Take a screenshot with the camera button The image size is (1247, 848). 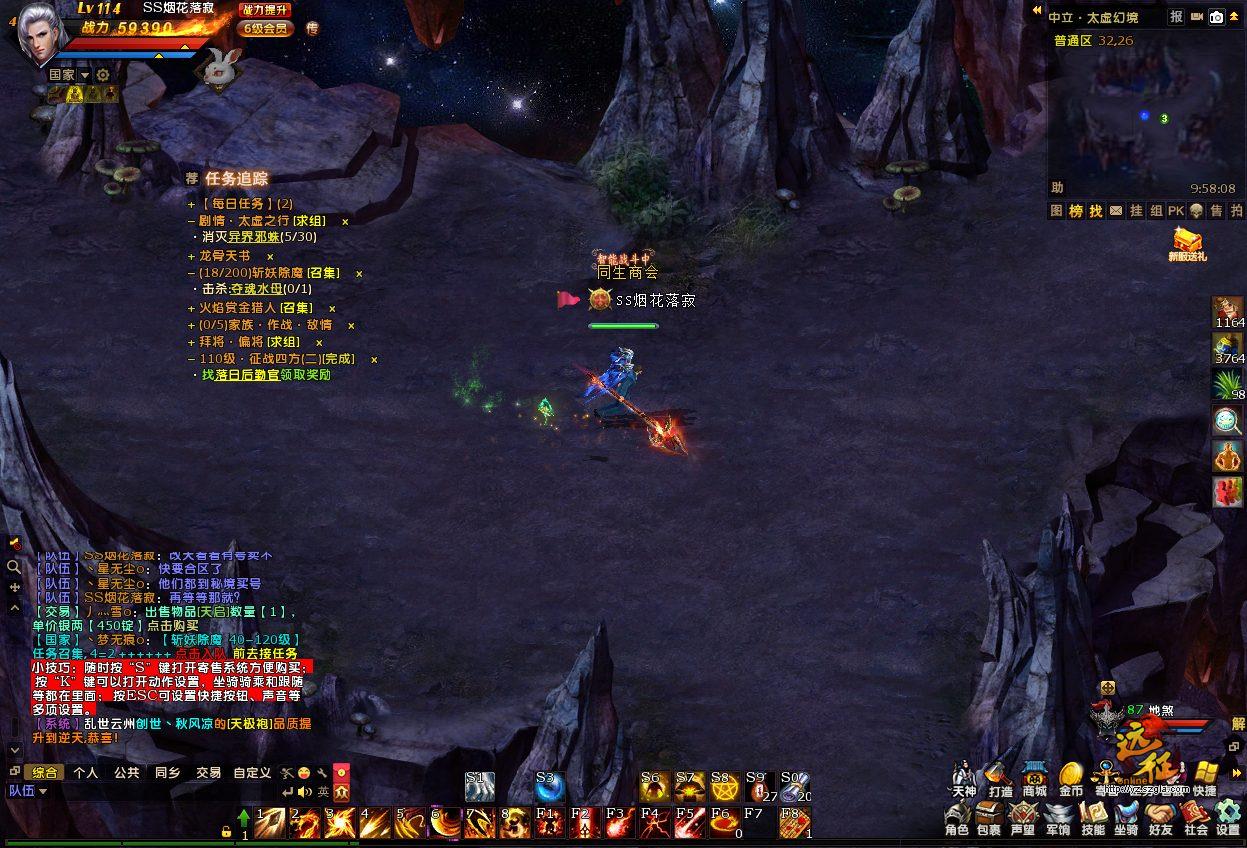(1217, 17)
